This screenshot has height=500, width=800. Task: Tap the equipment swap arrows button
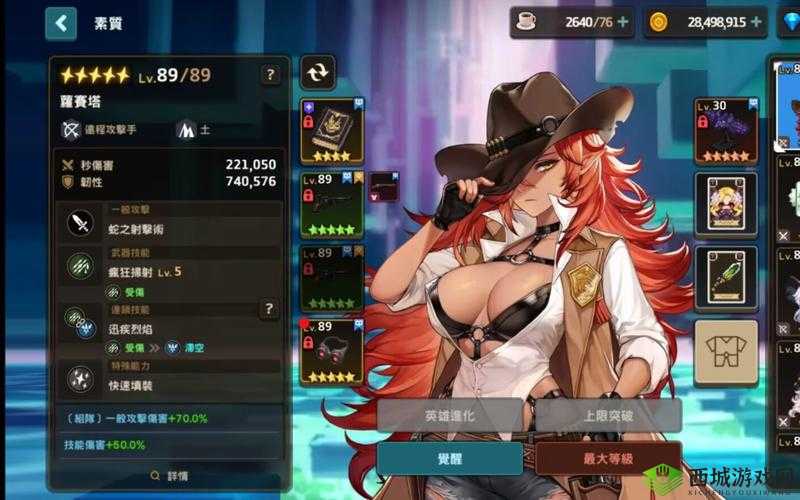pos(319,72)
